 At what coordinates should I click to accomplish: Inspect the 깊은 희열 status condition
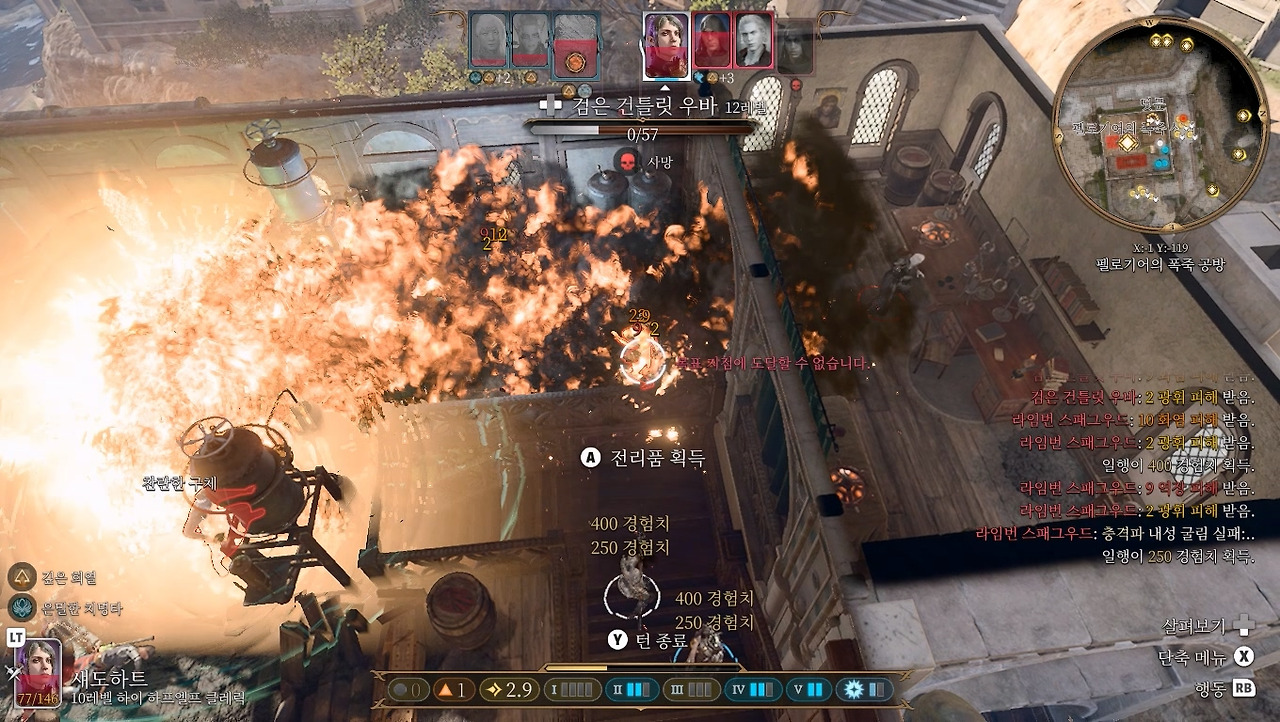click(22, 577)
